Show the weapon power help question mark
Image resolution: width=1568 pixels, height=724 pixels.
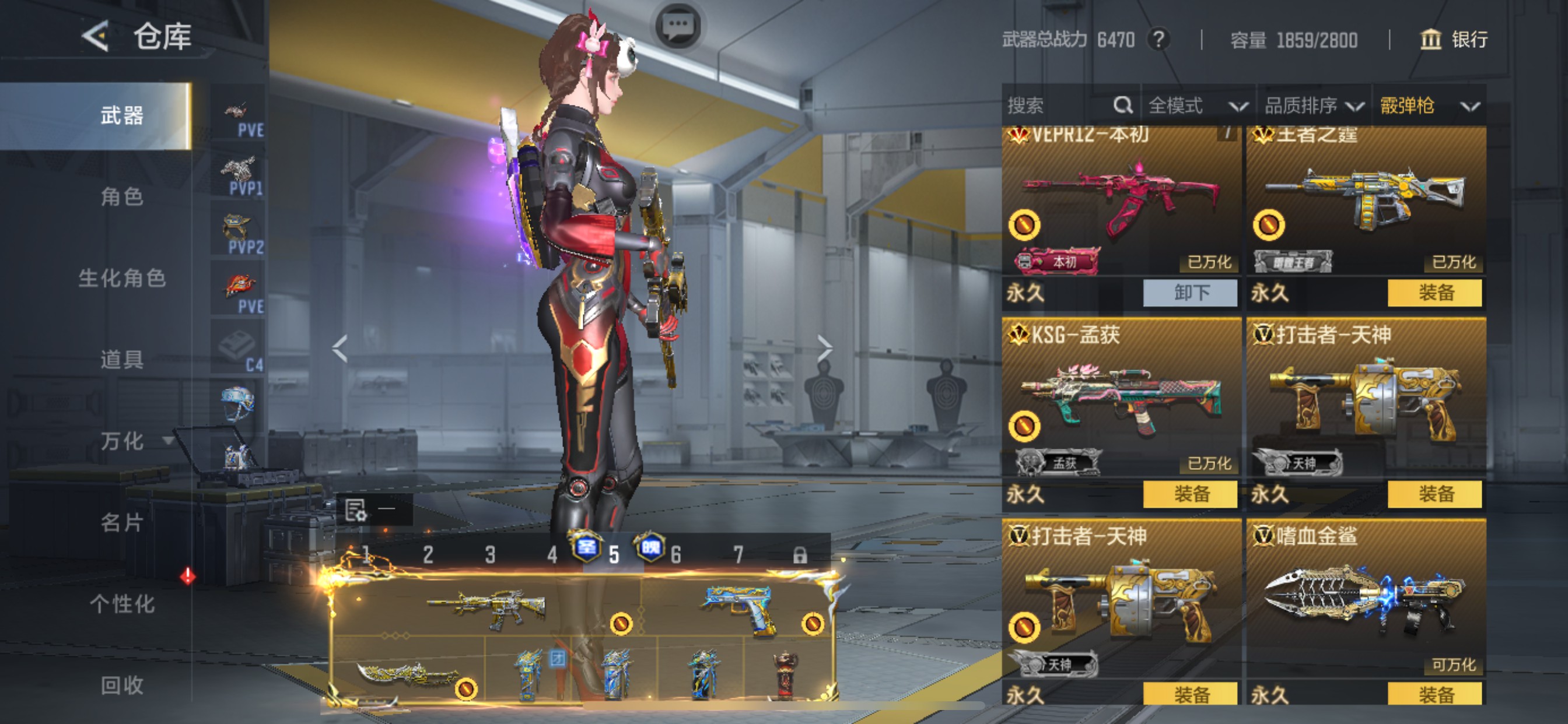[1158, 40]
